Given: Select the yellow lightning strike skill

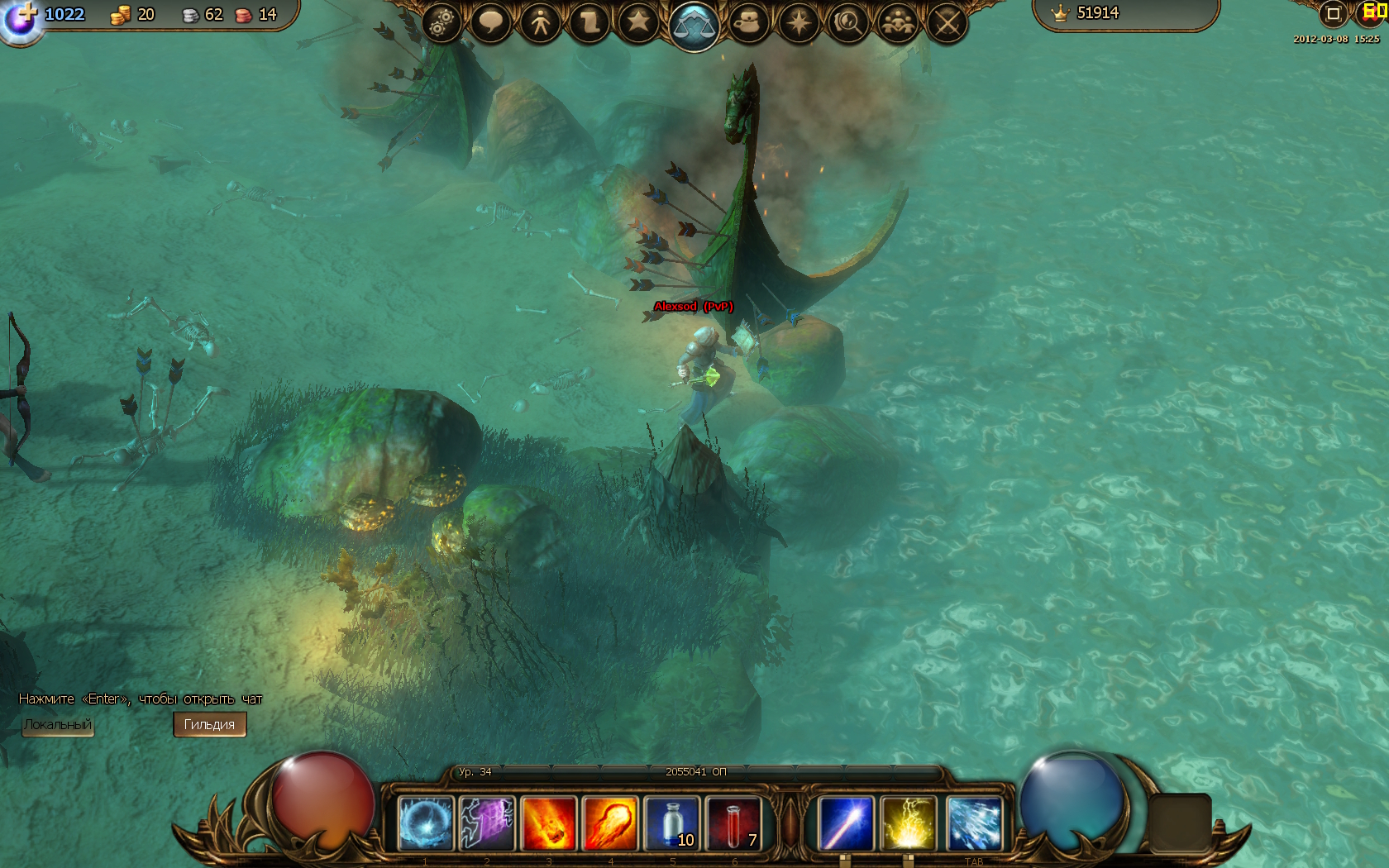Looking at the screenshot, I should coord(908,823).
